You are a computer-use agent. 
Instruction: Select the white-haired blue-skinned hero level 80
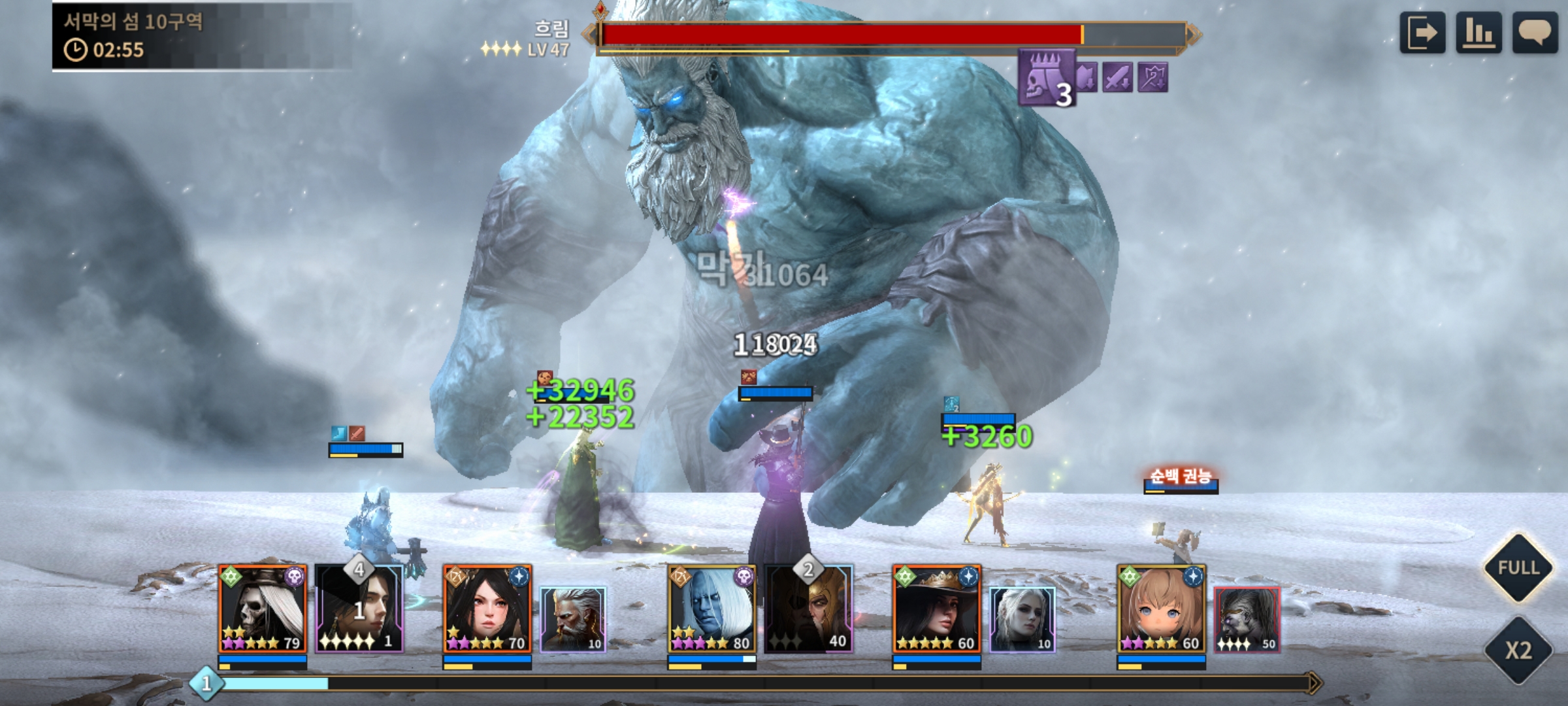coord(712,609)
